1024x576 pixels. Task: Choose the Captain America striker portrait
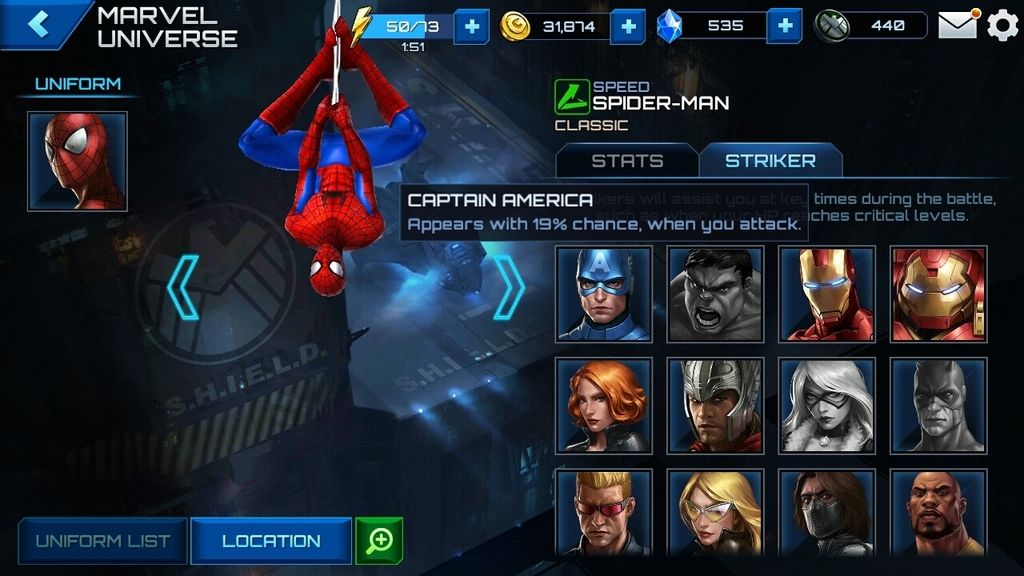(604, 294)
